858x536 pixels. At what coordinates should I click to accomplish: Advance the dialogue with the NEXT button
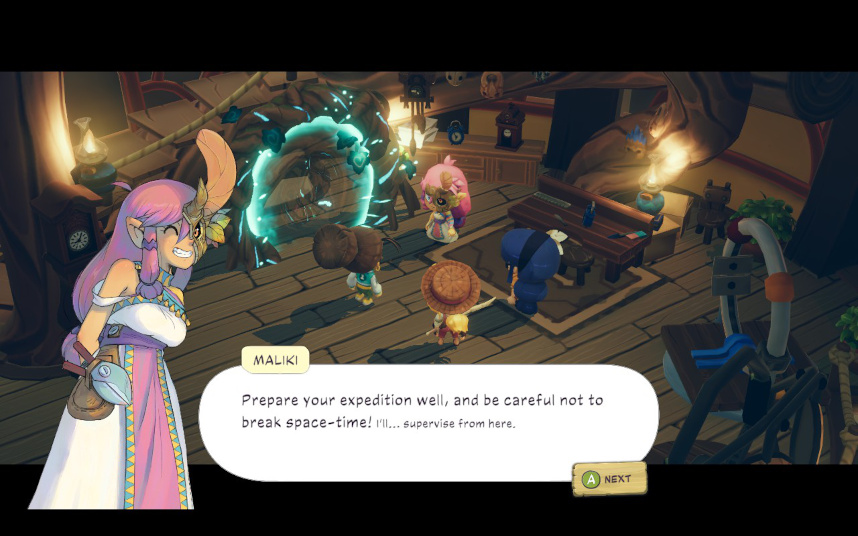tap(609, 479)
